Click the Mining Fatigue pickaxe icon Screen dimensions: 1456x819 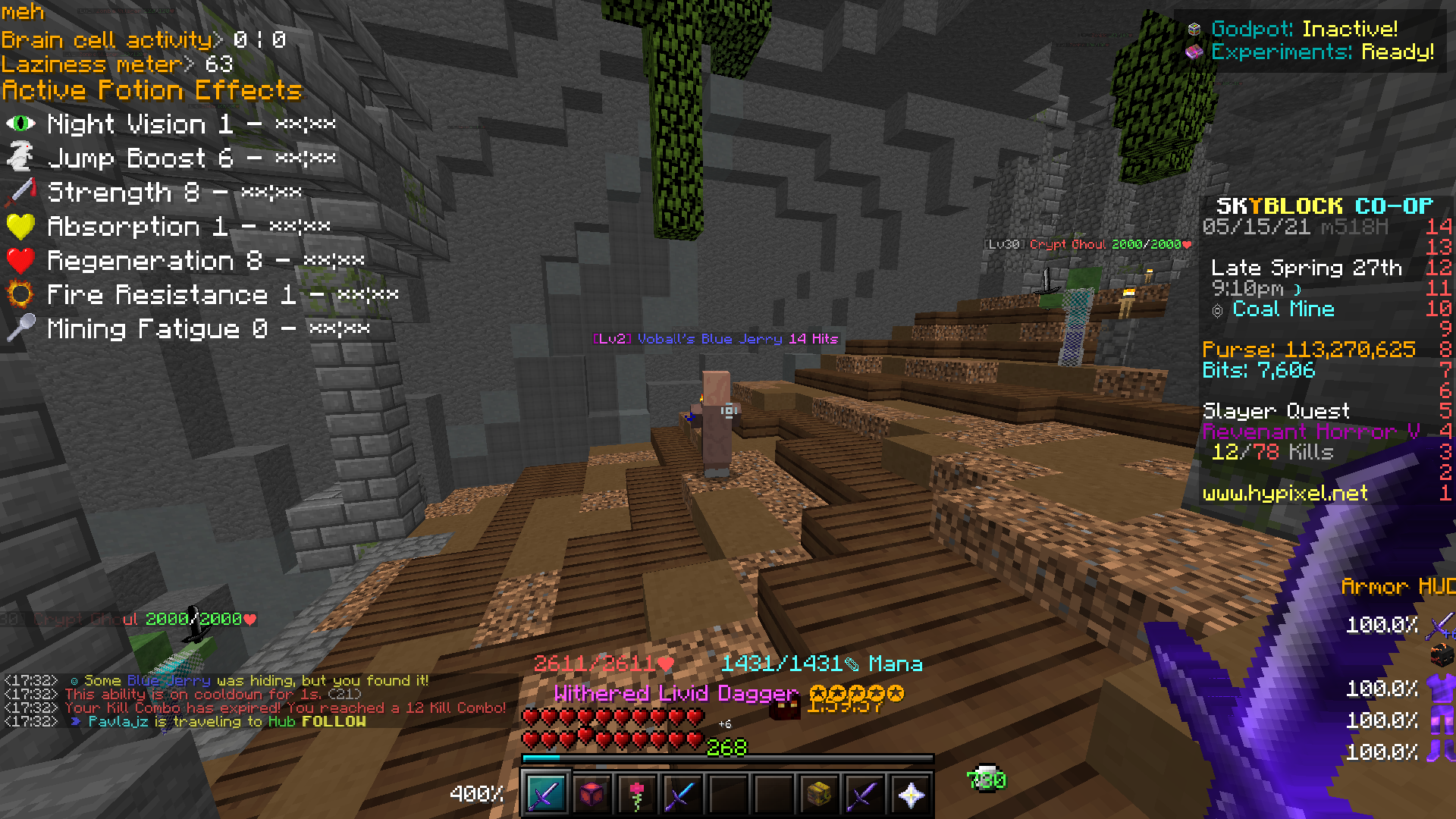(20, 327)
